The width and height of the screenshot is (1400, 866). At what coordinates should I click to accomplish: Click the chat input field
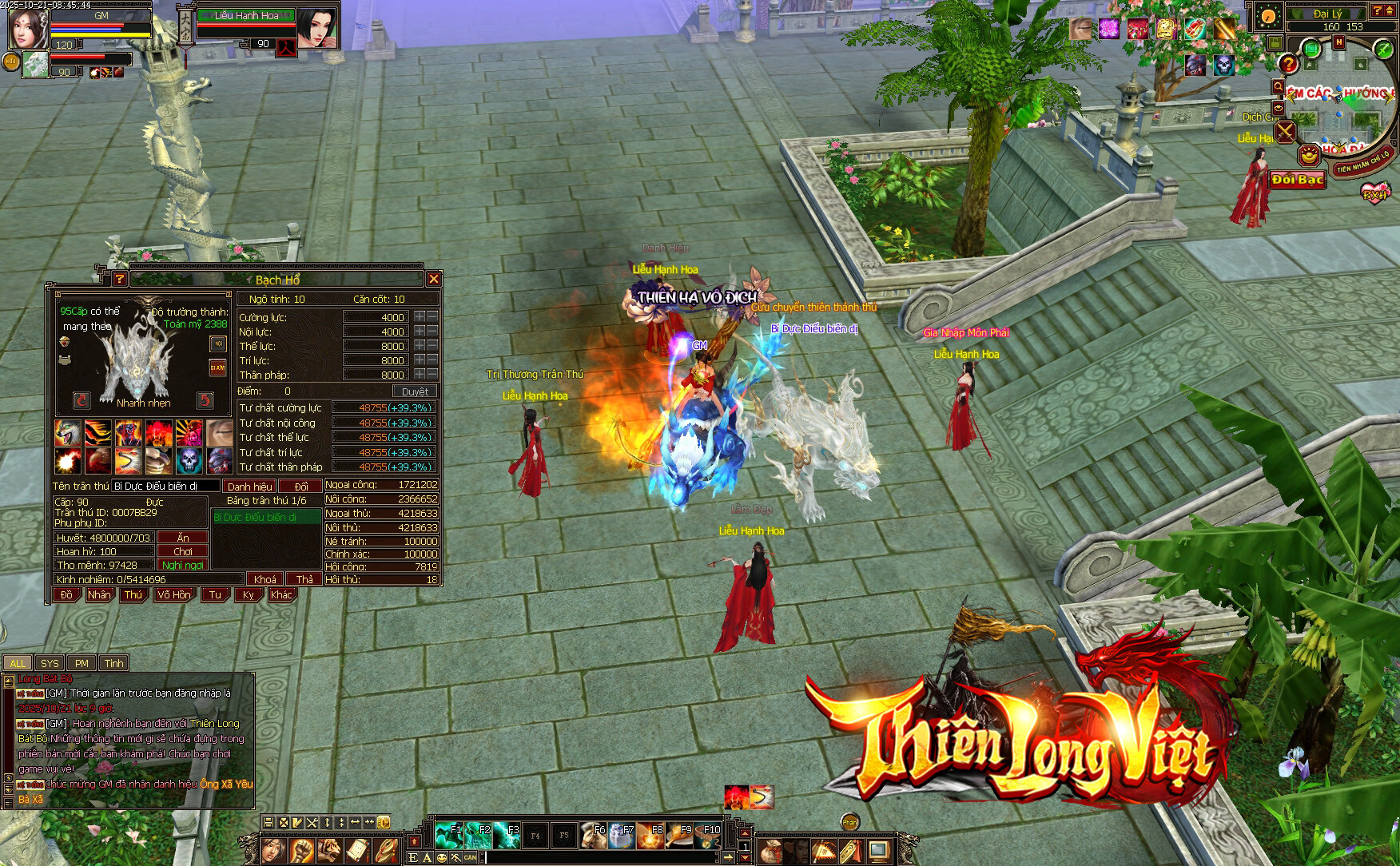click(599, 858)
